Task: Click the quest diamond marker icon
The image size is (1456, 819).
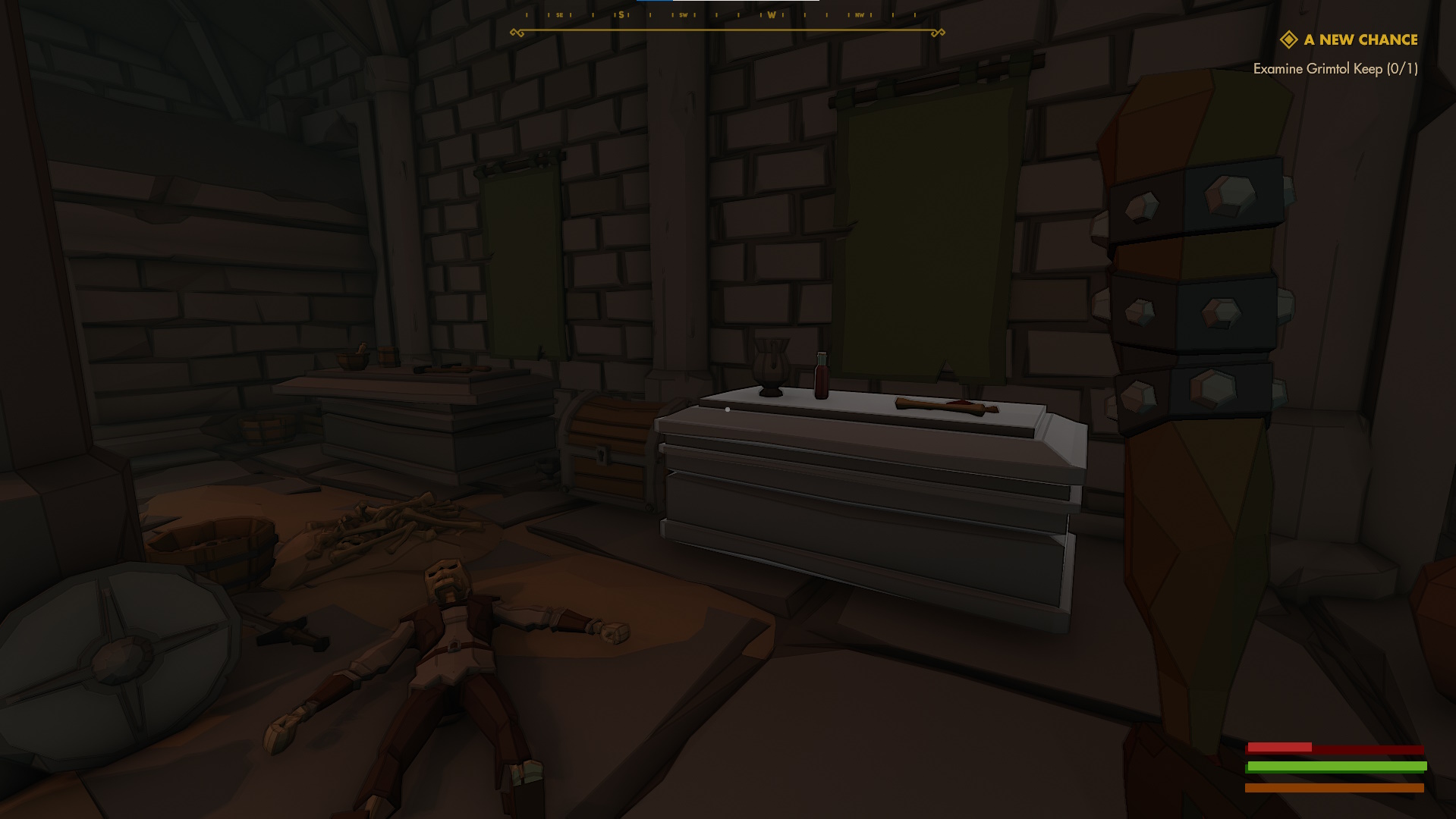Action: pos(1288,39)
